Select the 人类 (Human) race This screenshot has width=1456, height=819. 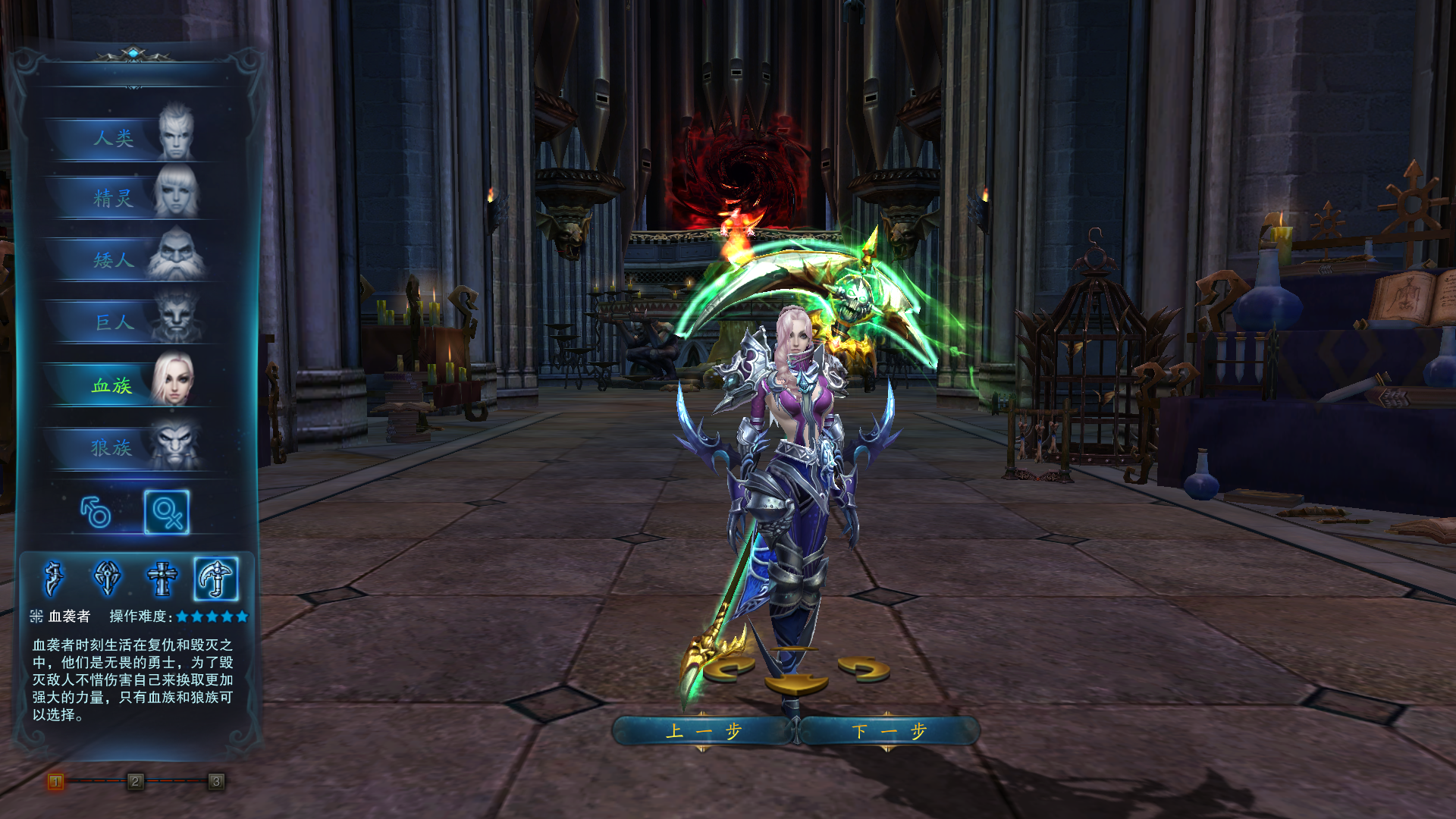coord(129,138)
